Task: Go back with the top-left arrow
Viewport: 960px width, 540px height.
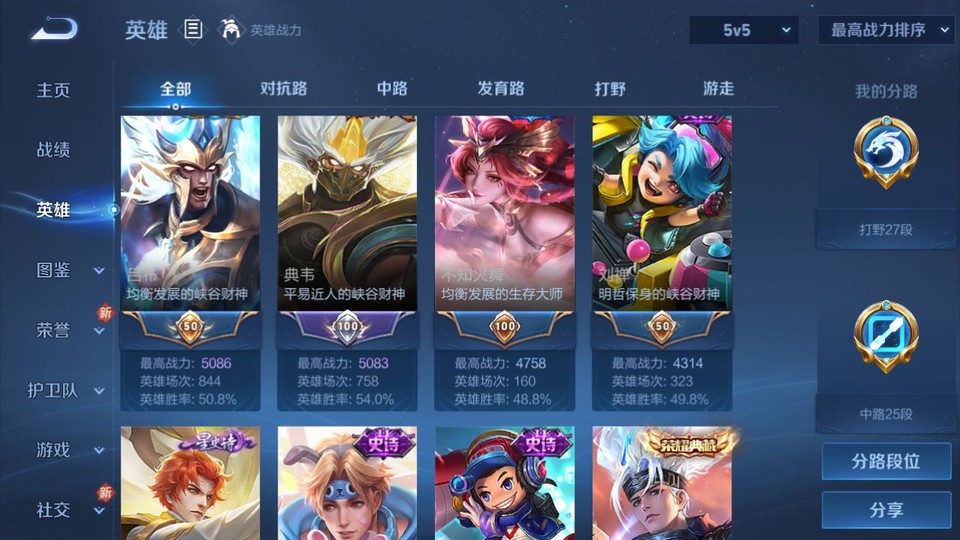Action: point(53,30)
